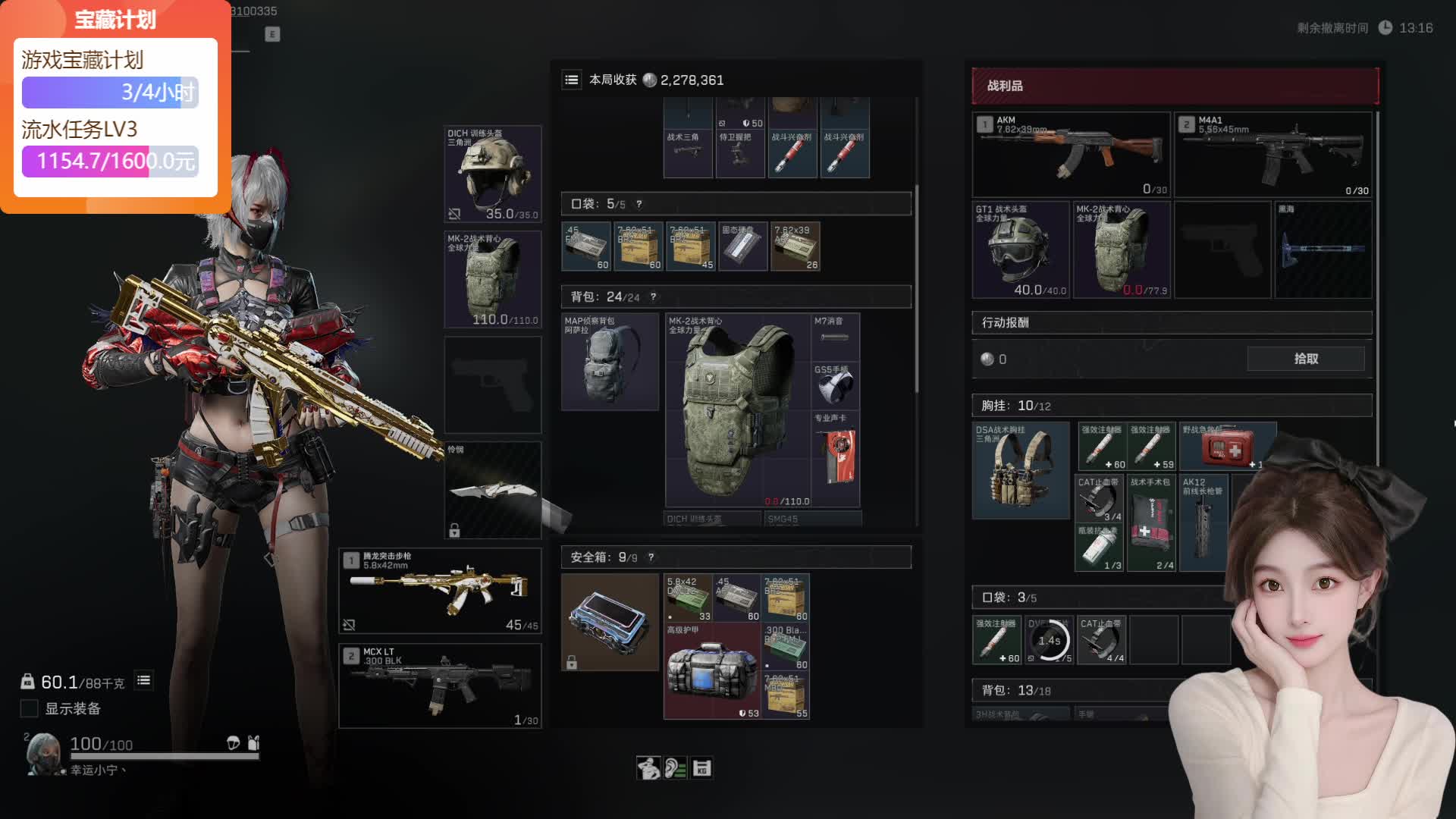Open the 本局收获 list icon
The height and width of the screenshot is (819, 1456).
[x=572, y=80]
